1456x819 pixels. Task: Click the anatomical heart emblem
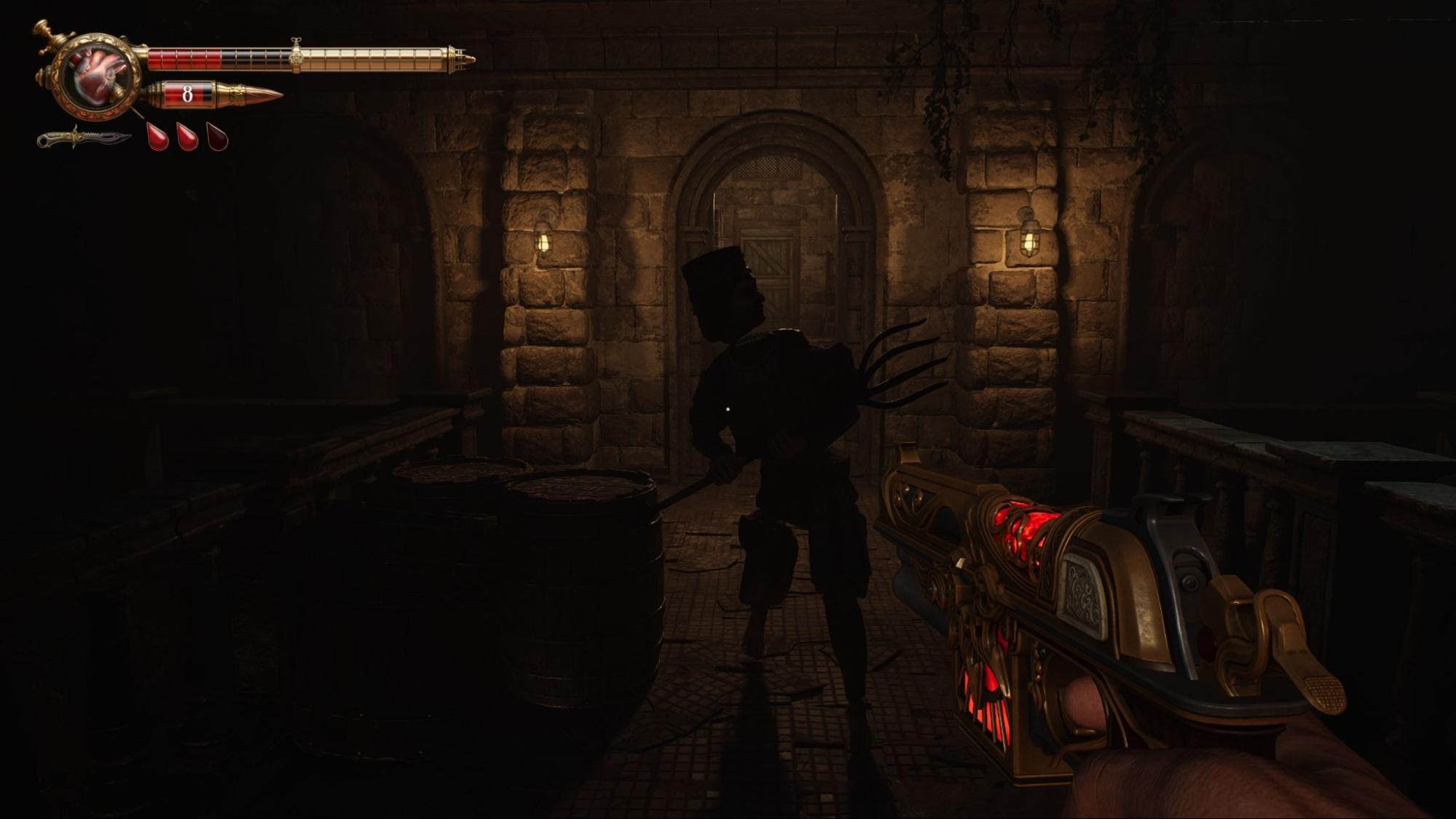98,75
